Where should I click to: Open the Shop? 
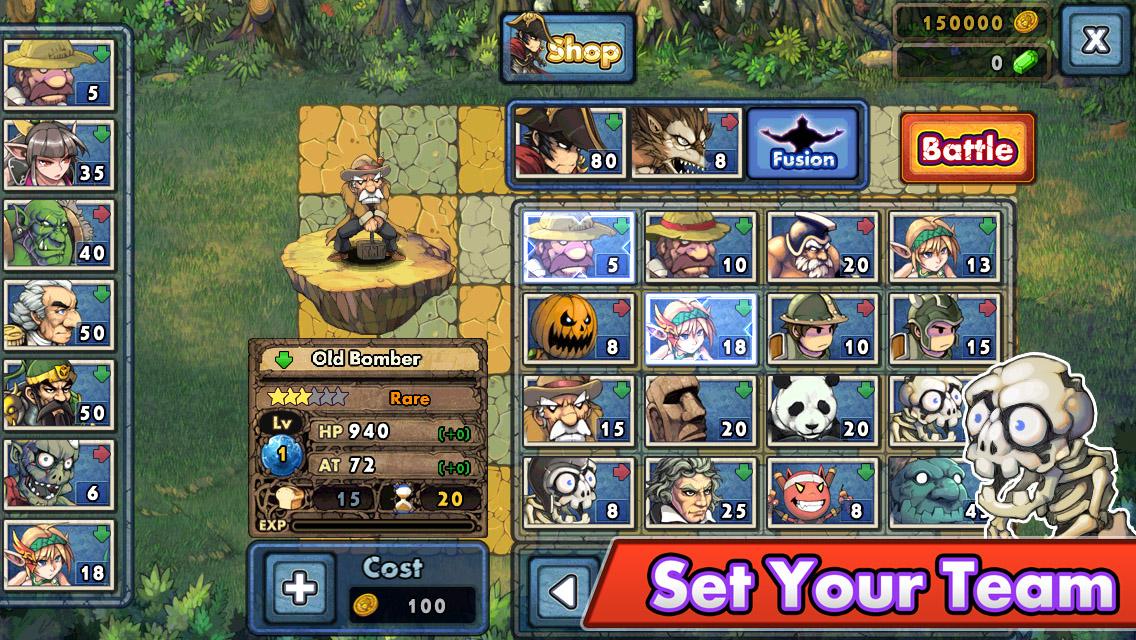567,49
